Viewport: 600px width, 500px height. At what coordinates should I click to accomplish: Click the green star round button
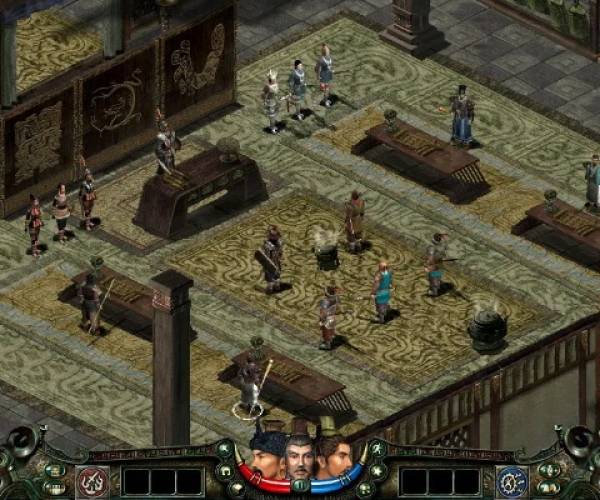(377, 470)
